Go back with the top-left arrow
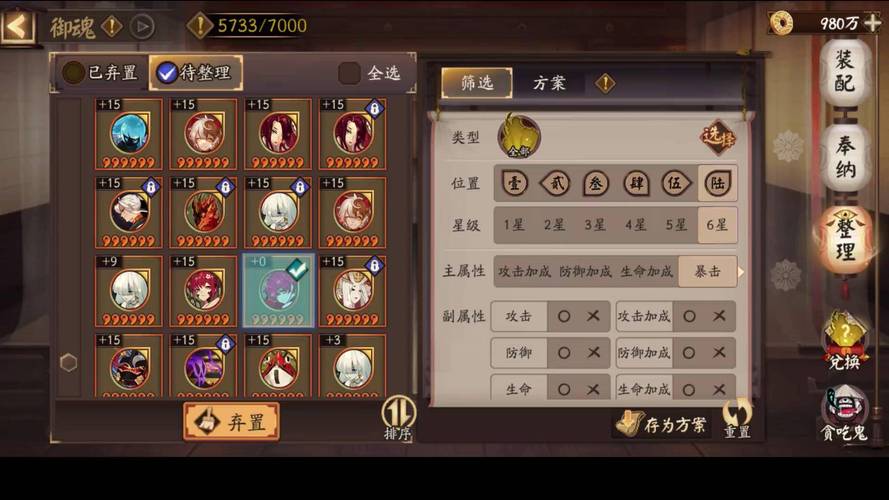889x500 pixels. (x=17, y=26)
